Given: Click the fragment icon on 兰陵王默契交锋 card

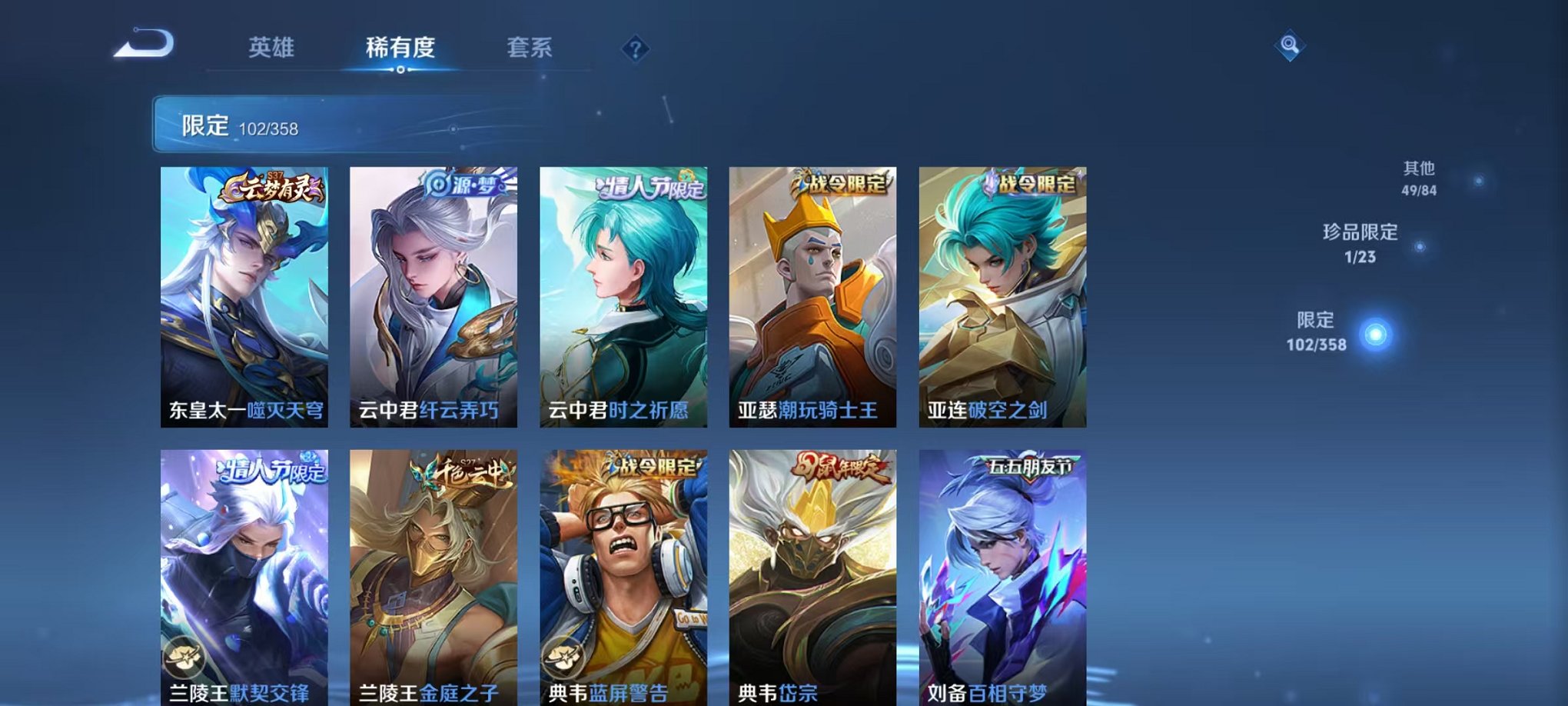Looking at the screenshot, I should point(184,657).
